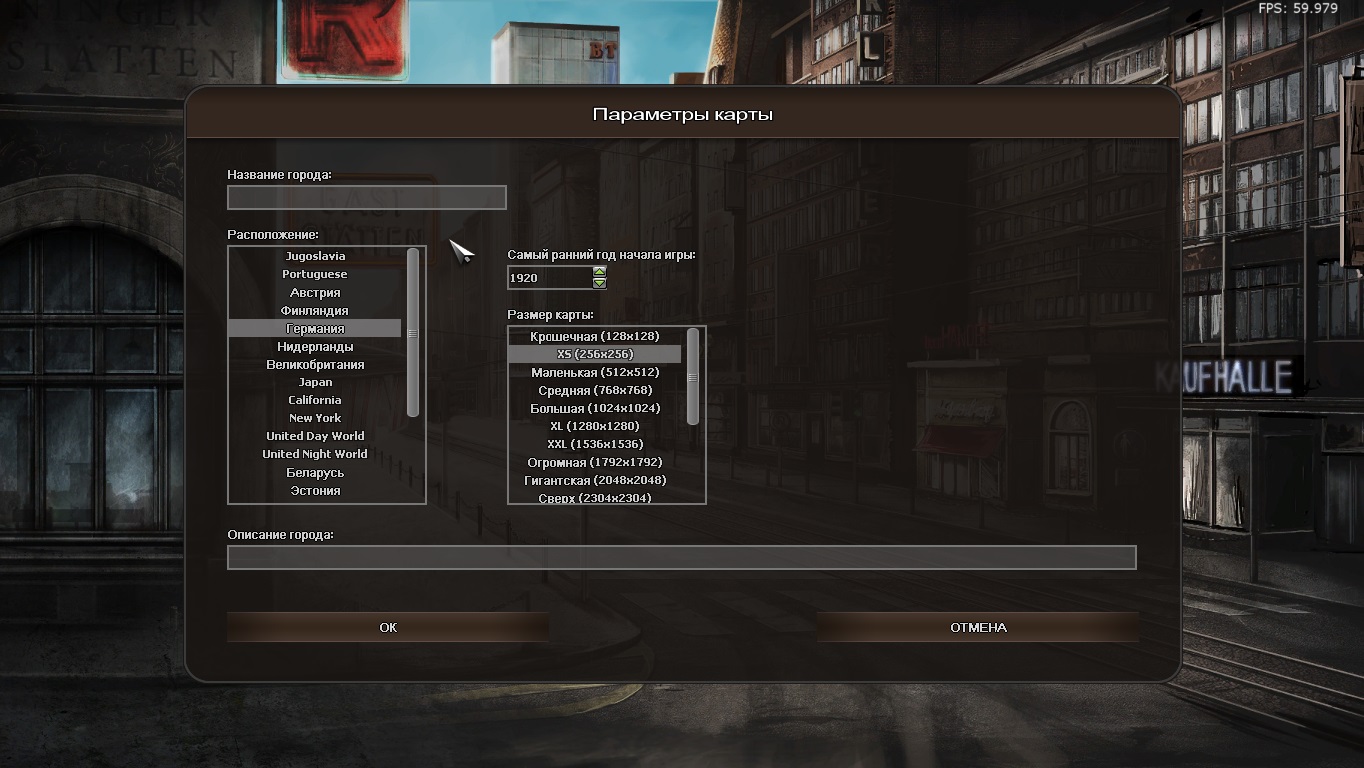Cancel with the ОТМЕНА button

(977, 627)
